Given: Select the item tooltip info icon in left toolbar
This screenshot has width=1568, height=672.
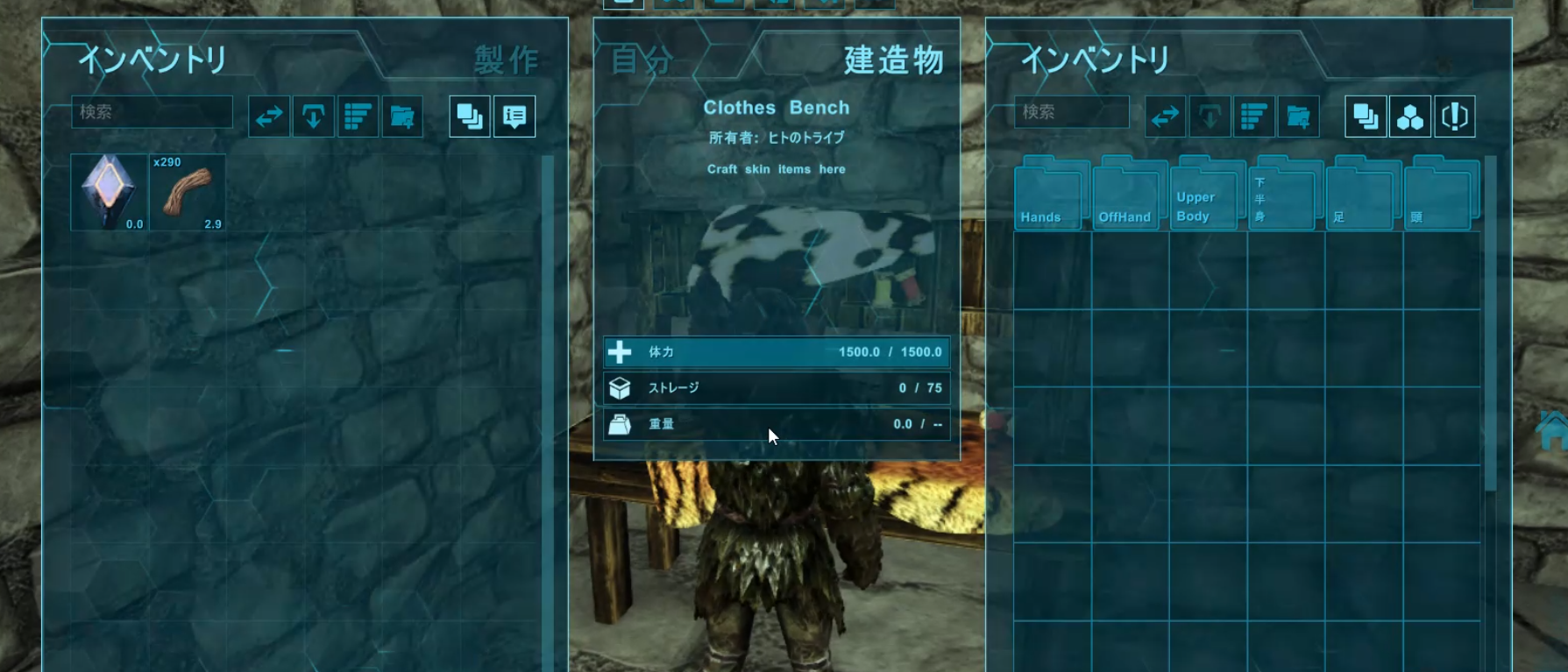Looking at the screenshot, I should click(x=514, y=115).
